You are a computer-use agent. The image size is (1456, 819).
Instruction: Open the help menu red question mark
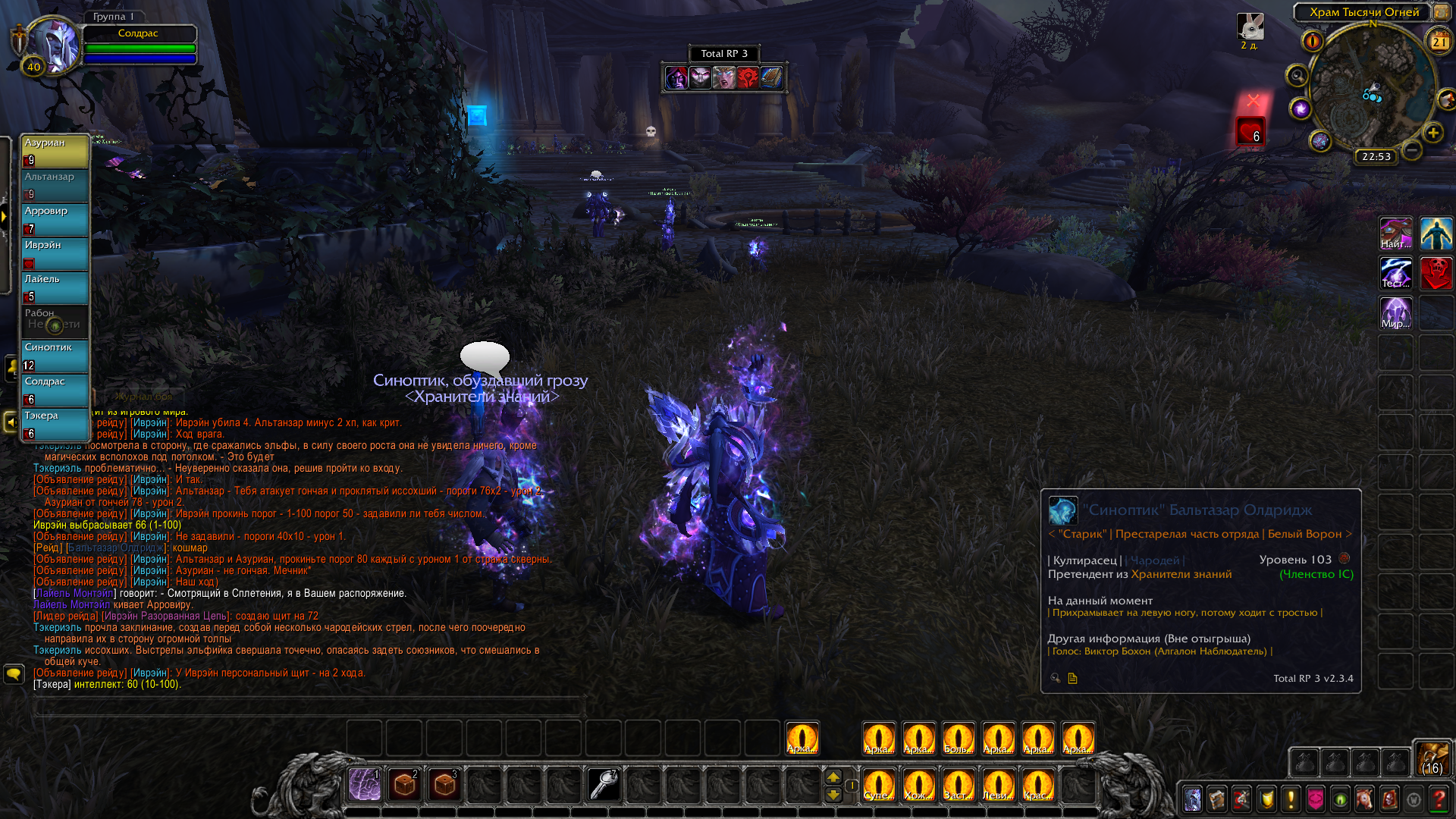[1438, 799]
